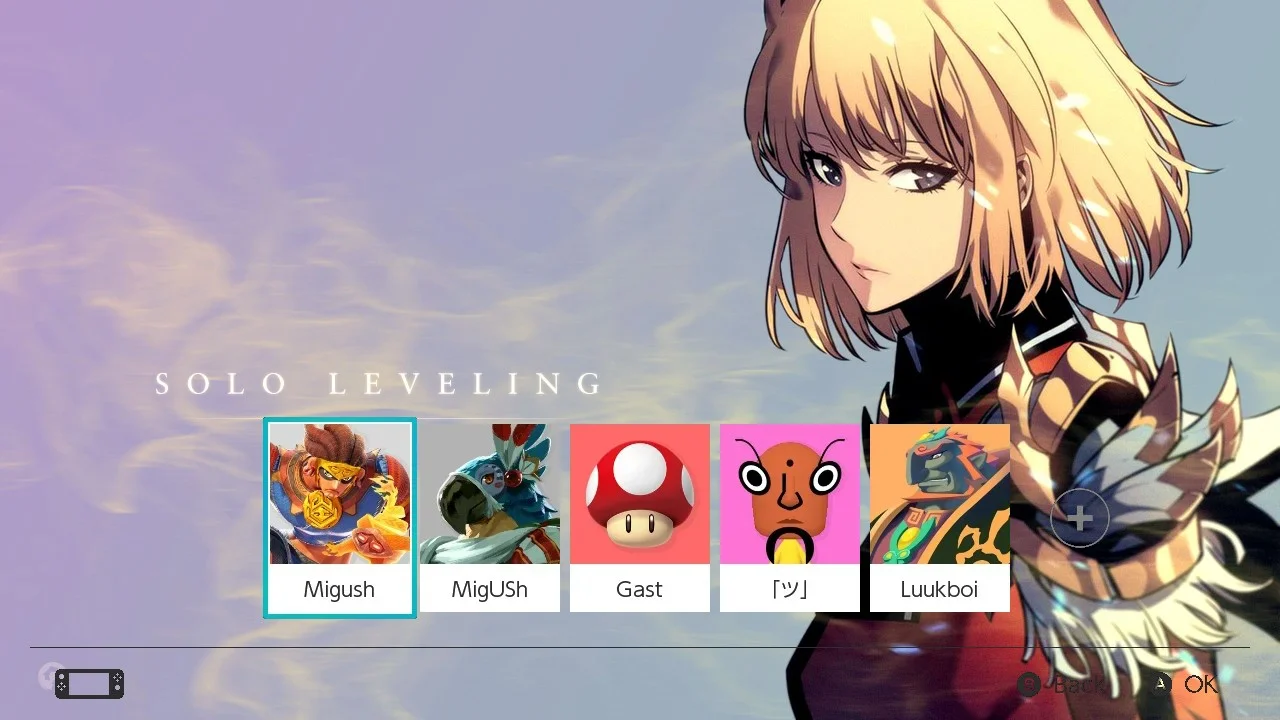Click the A OK button icon
The height and width of the screenshot is (720, 1280).
coord(1163,684)
